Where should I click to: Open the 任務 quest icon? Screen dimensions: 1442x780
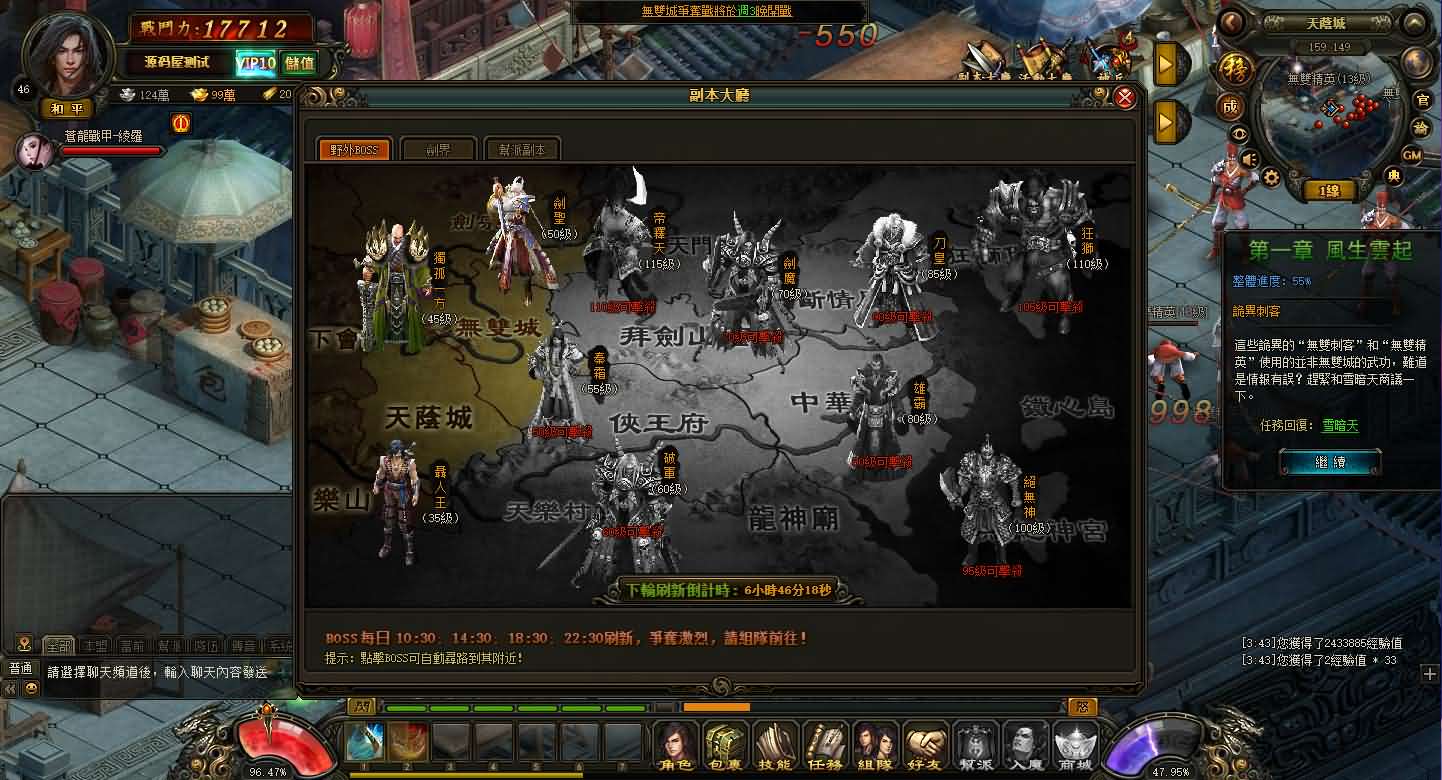tap(825, 747)
